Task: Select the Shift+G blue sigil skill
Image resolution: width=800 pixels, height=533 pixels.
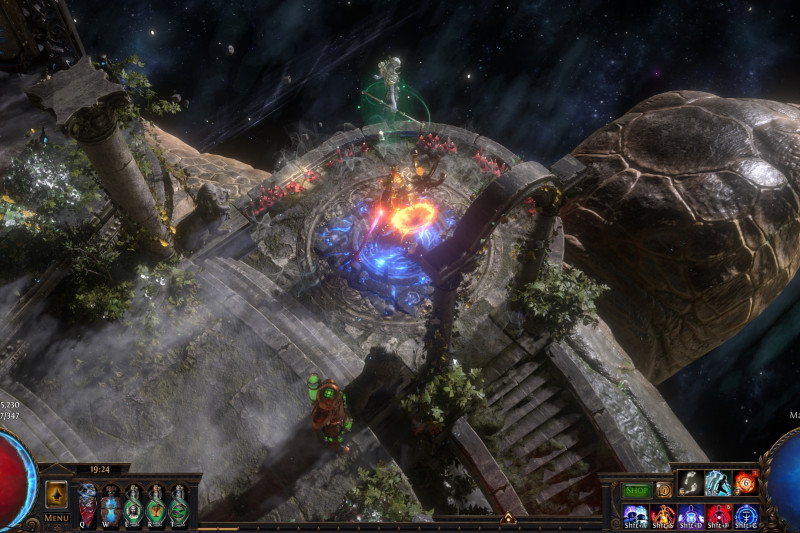Action: (x=746, y=515)
